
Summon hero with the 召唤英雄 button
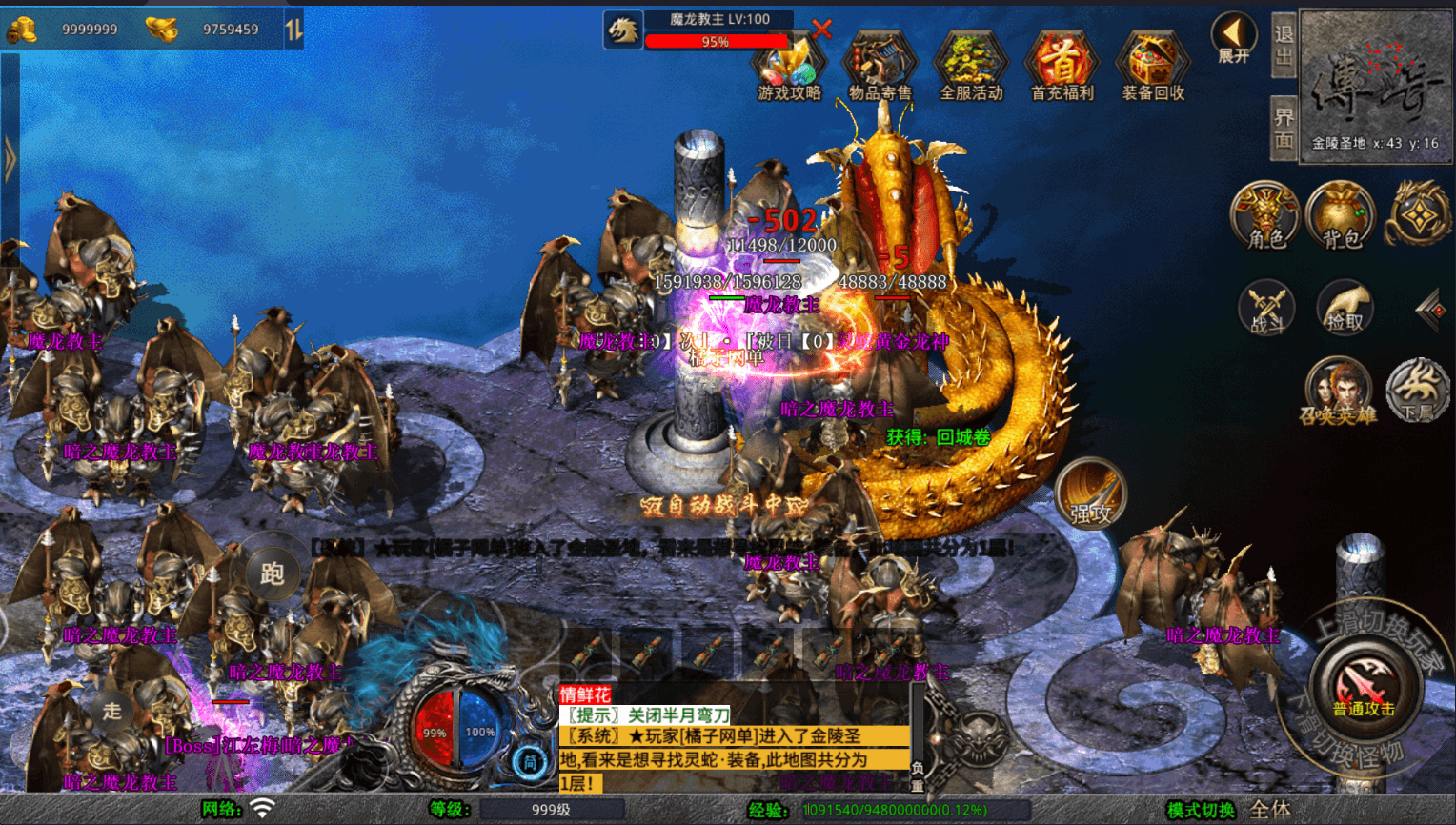click(x=1338, y=391)
